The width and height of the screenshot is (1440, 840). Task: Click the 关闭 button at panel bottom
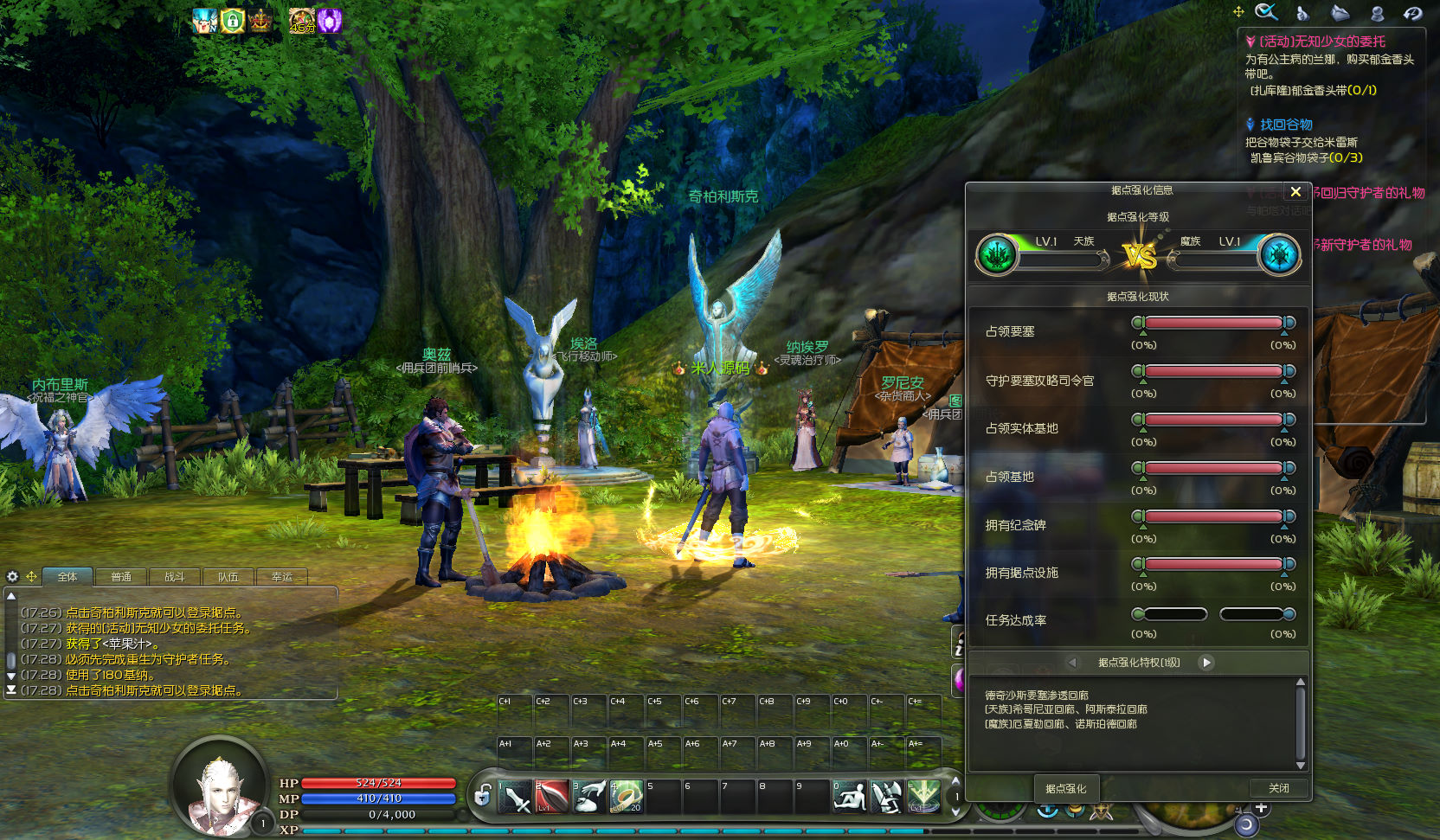pyautogui.click(x=1278, y=788)
